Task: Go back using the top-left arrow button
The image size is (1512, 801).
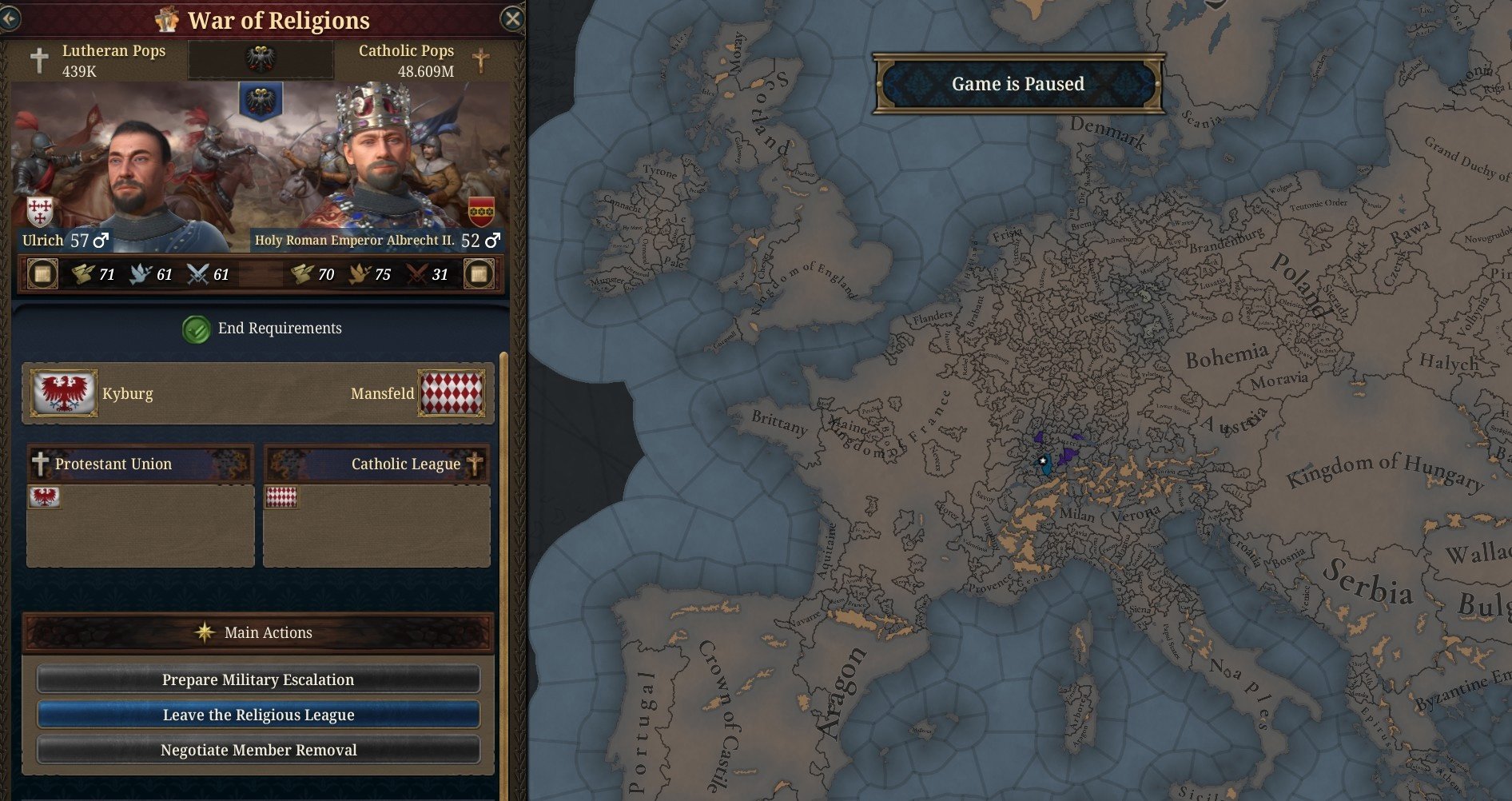Action: point(9,18)
